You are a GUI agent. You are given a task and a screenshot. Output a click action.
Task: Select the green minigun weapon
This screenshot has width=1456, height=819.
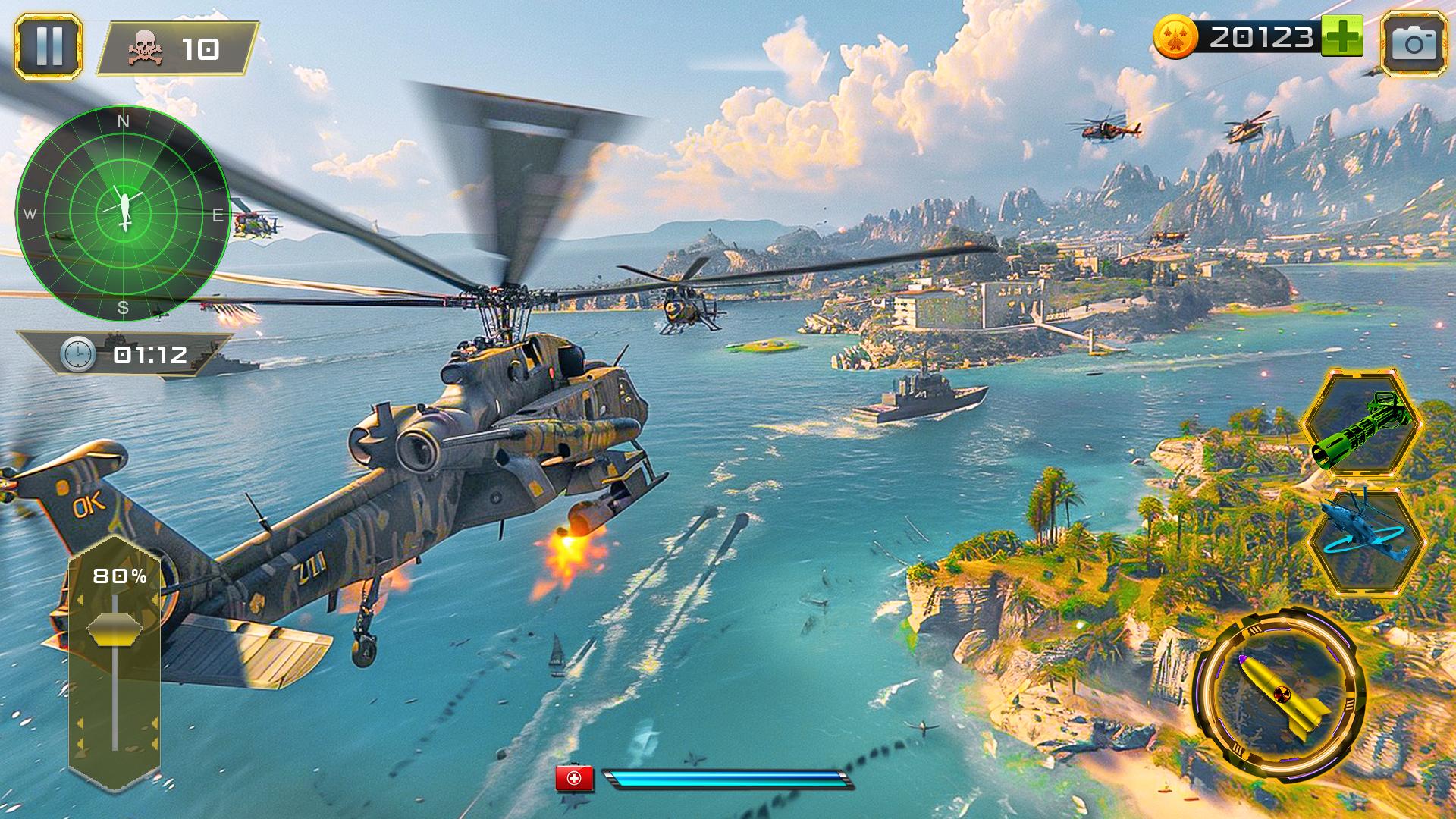coord(1363,424)
